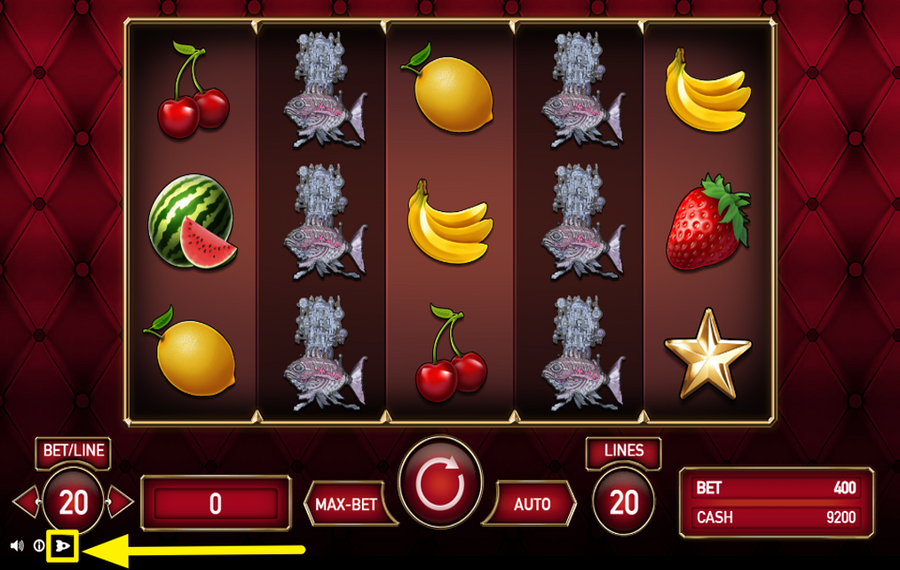Activate the rocket turbo spin icon
The width and height of the screenshot is (900, 570).
(x=64, y=546)
